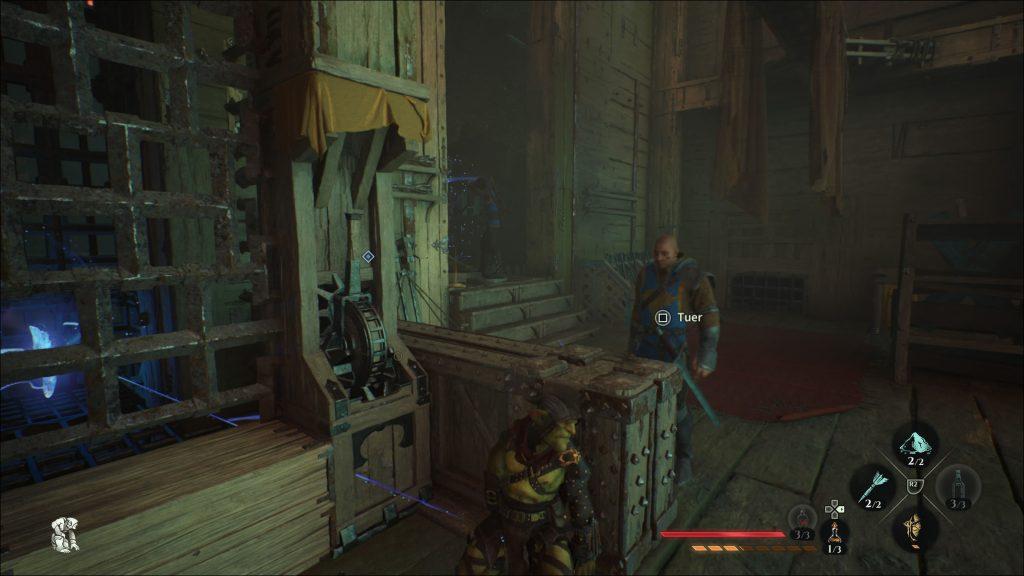Viewport: 1024px width, 576px height.
Task: Use the red health potion with 3/3 count
Action: 803,518
